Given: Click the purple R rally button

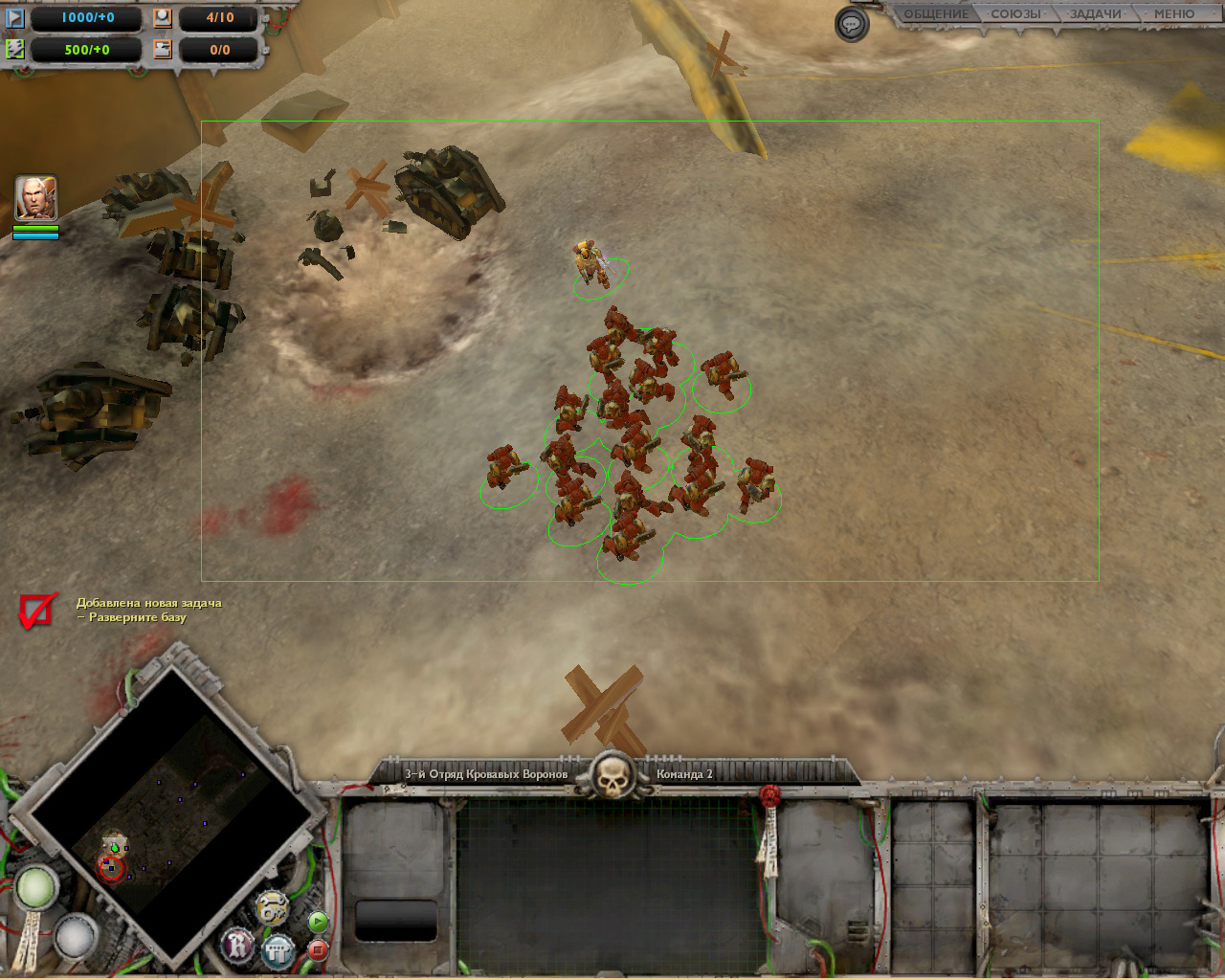Looking at the screenshot, I should point(237,946).
